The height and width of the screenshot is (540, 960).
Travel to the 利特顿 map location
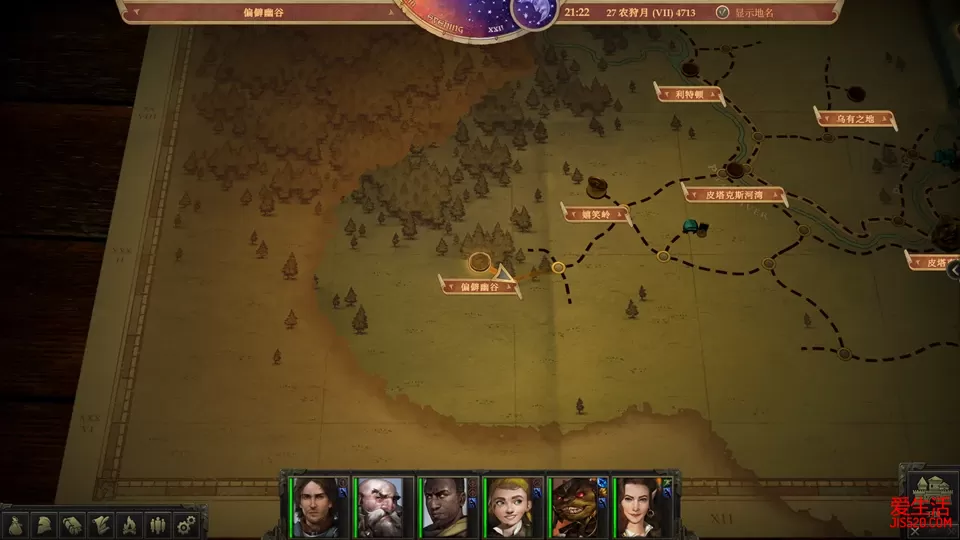pos(689,94)
